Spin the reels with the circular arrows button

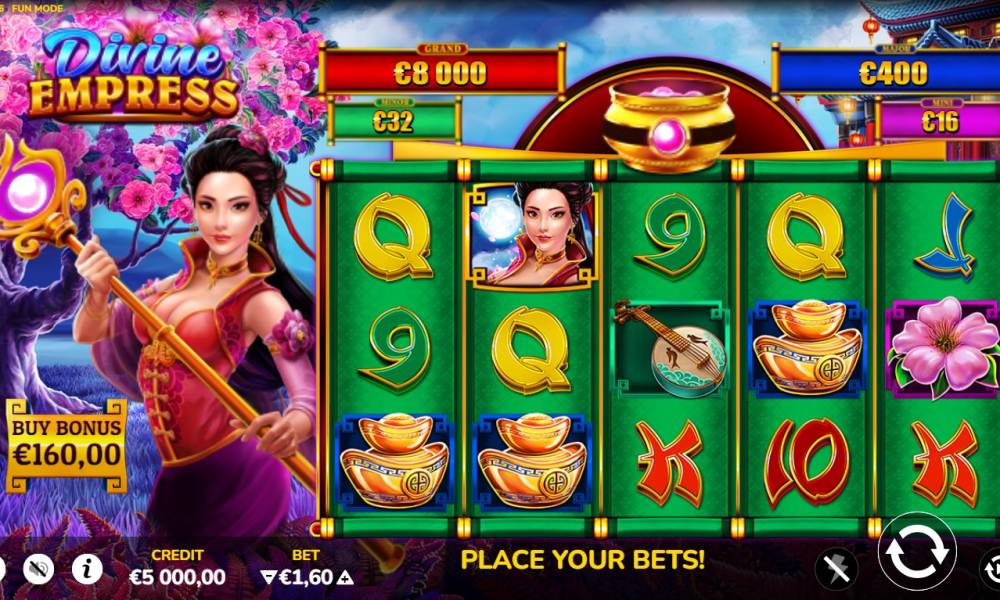[917, 552]
